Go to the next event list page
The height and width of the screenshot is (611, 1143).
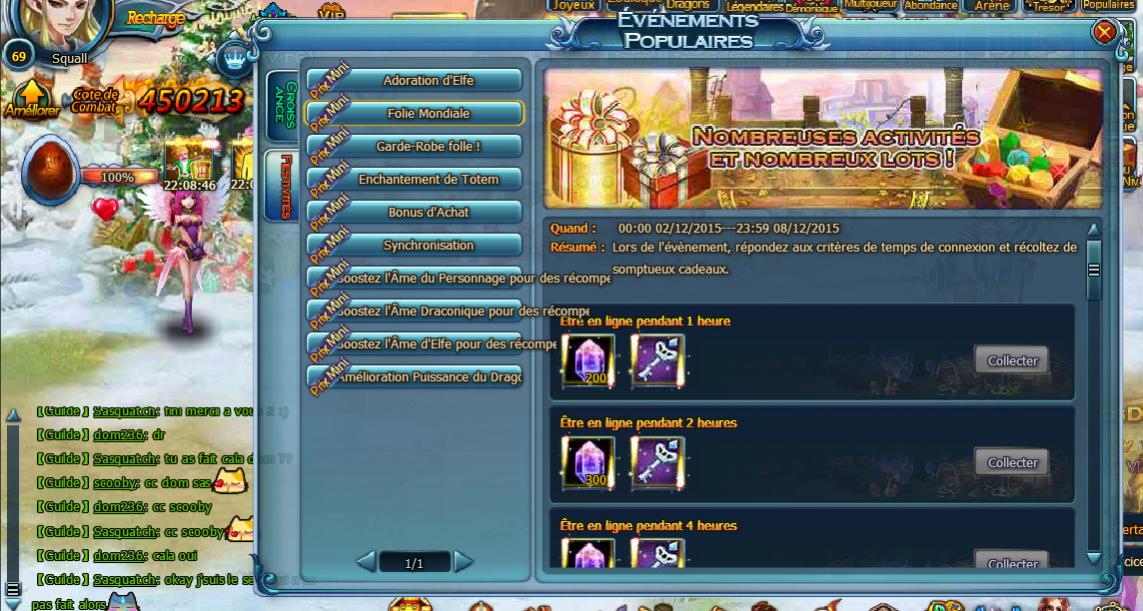point(463,562)
